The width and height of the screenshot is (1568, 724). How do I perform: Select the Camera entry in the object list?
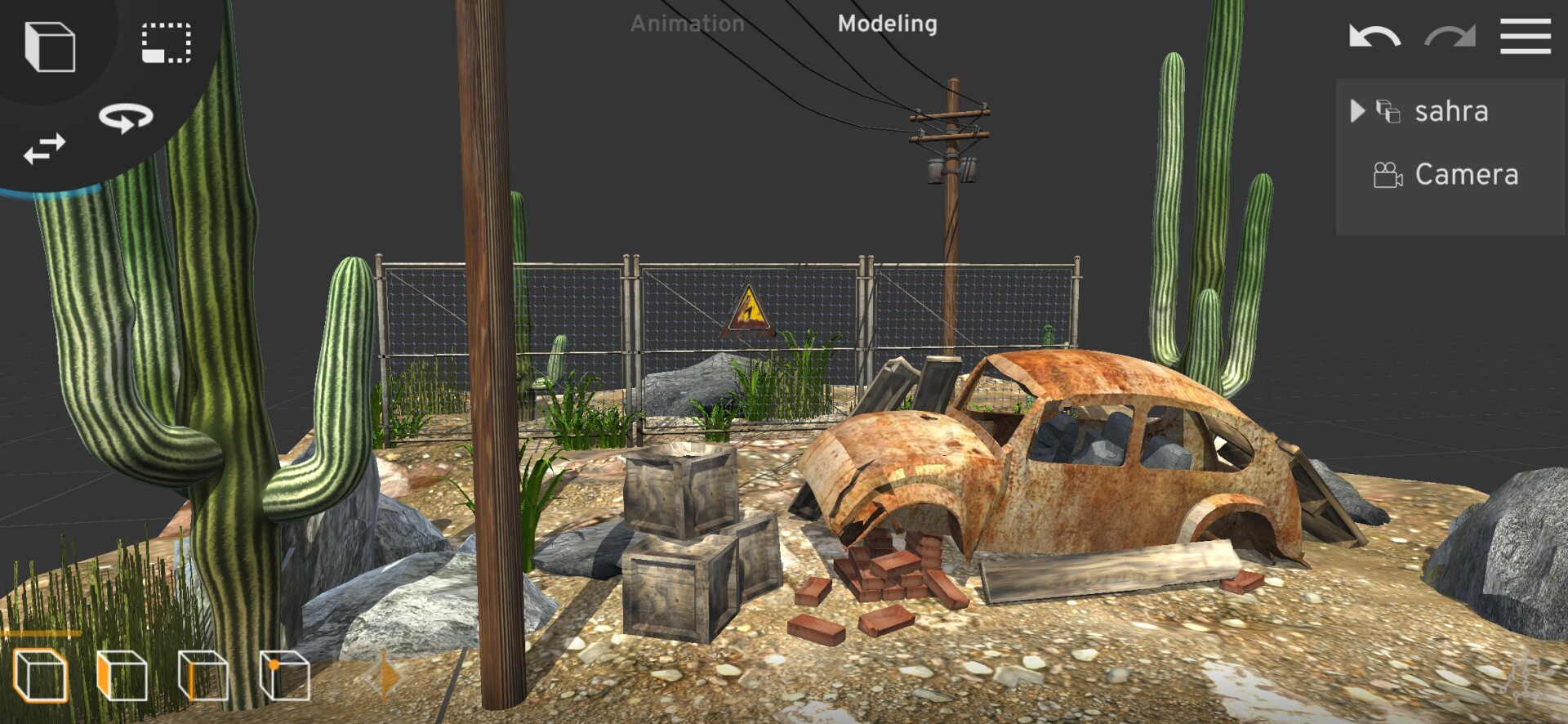(x=1466, y=175)
